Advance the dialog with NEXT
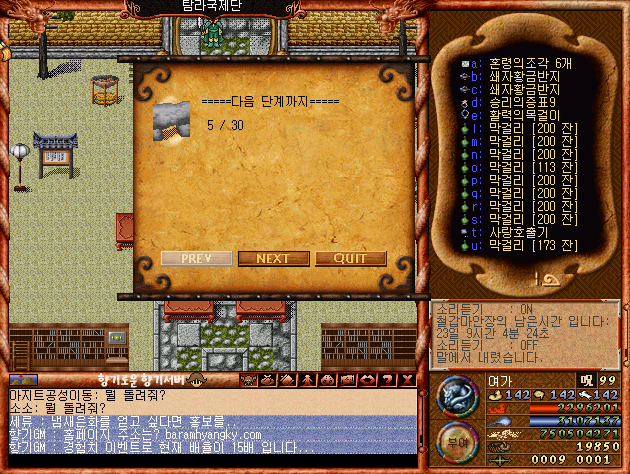 point(273,258)
